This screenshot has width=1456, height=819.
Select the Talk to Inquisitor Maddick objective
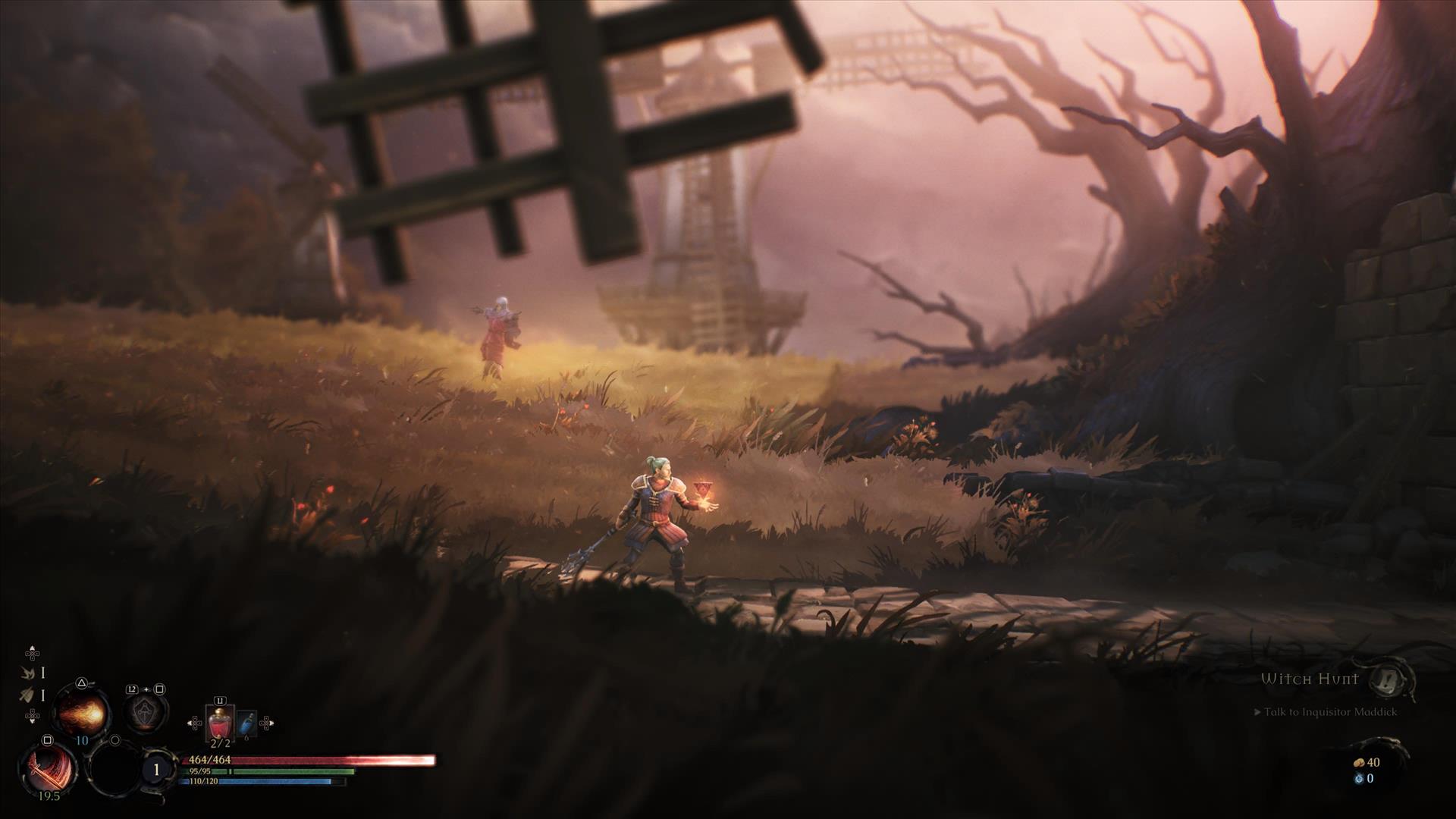1329,712
